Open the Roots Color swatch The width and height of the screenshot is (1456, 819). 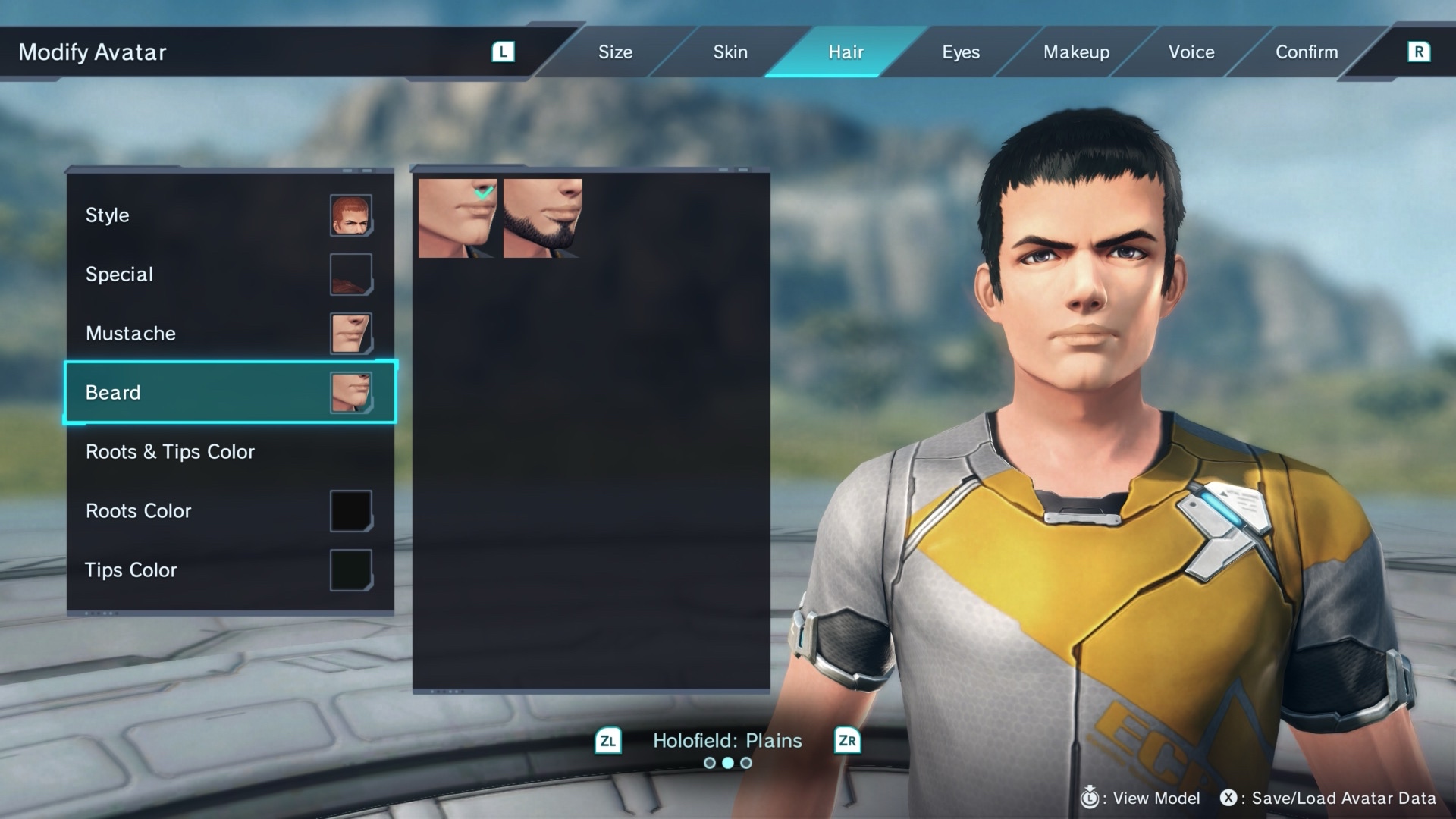click(350, 511)
